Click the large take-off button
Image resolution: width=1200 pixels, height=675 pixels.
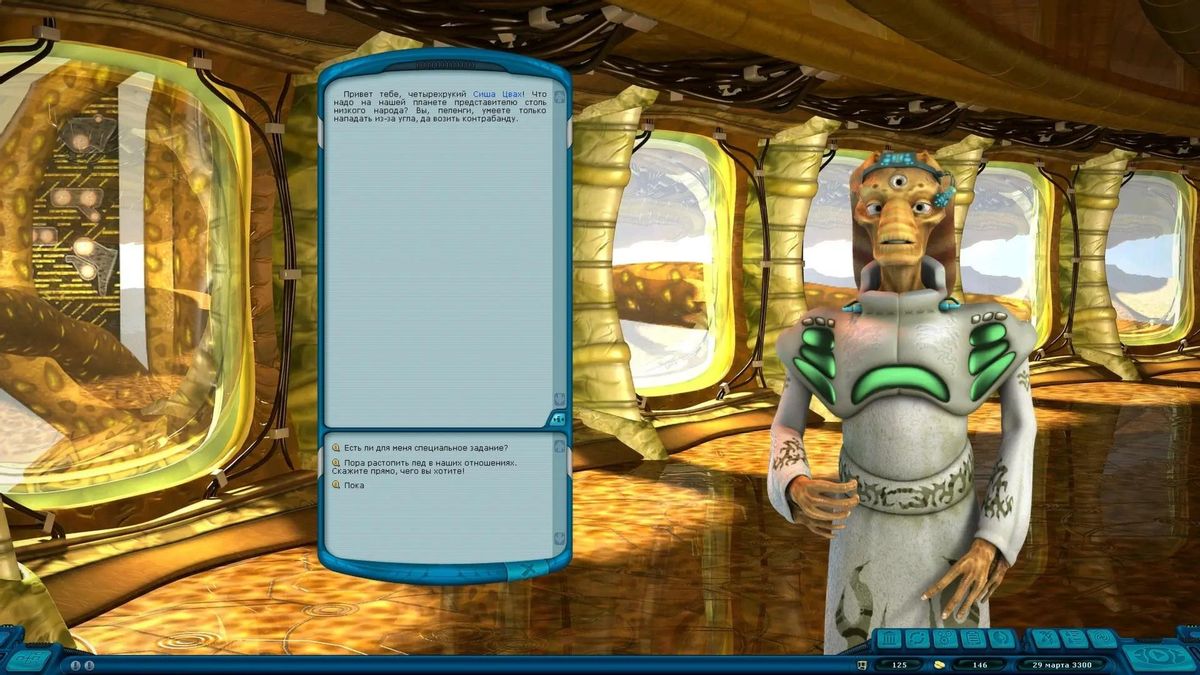(1158, 656)
